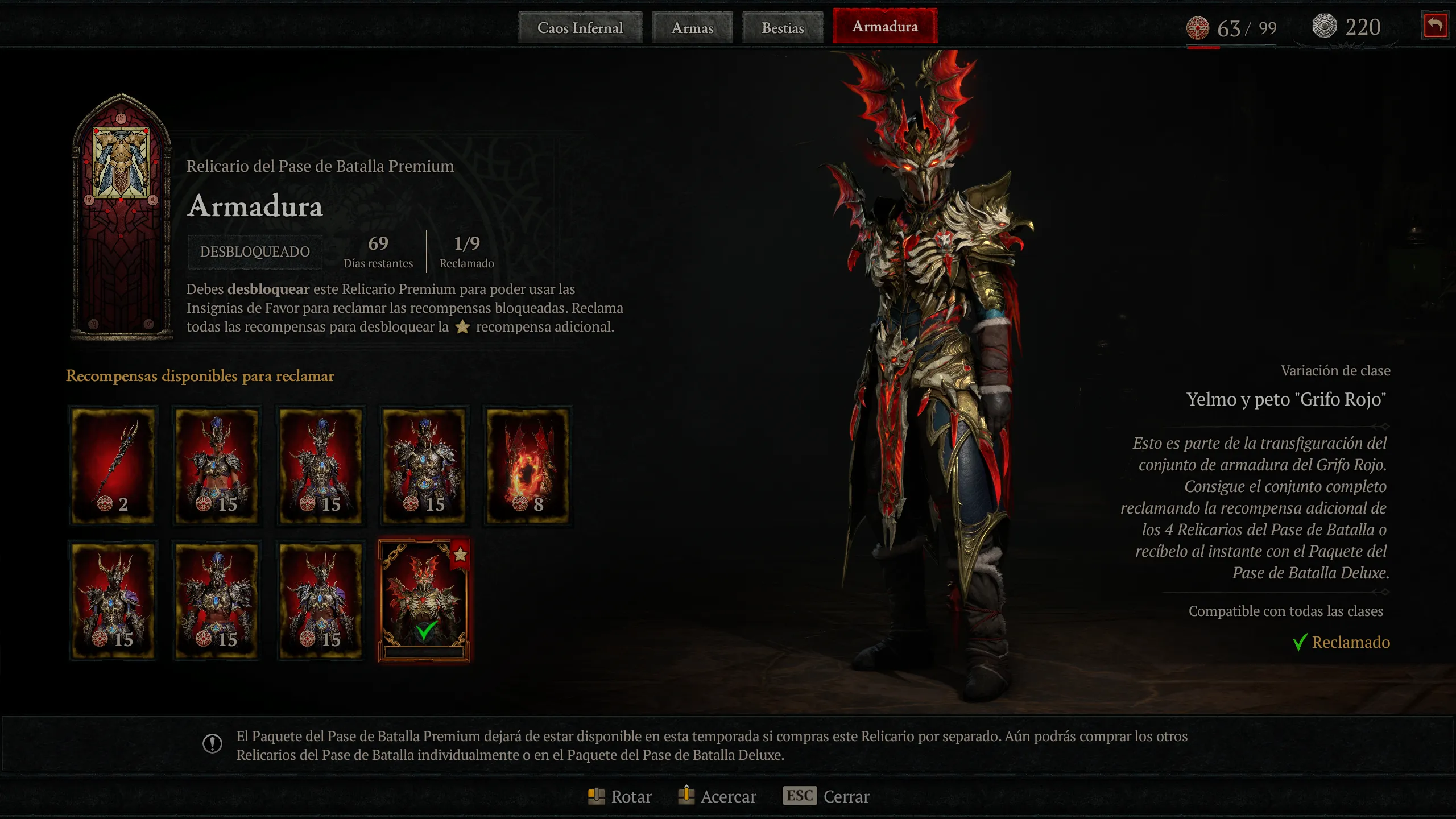Choose the Armadura tab

(x=885, y=26)
